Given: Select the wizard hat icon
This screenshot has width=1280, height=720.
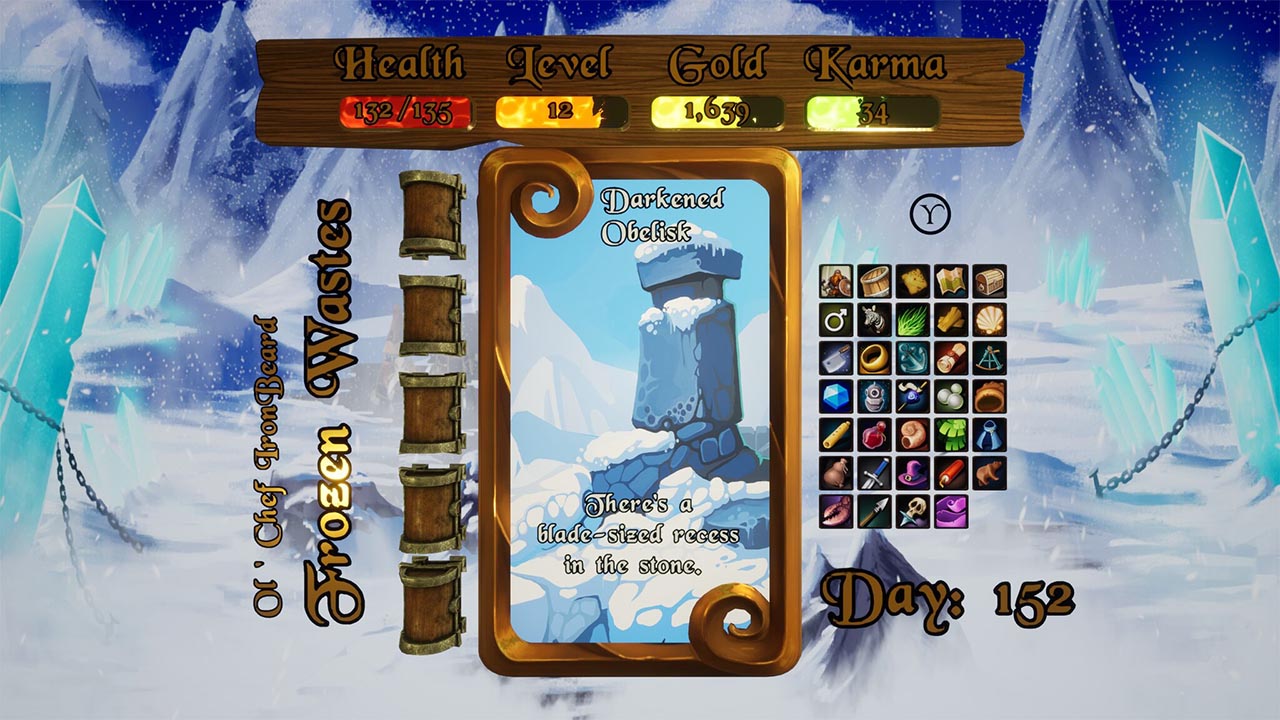Looking at the screenshot, I should pyautogui.click(x=911, y=471).
